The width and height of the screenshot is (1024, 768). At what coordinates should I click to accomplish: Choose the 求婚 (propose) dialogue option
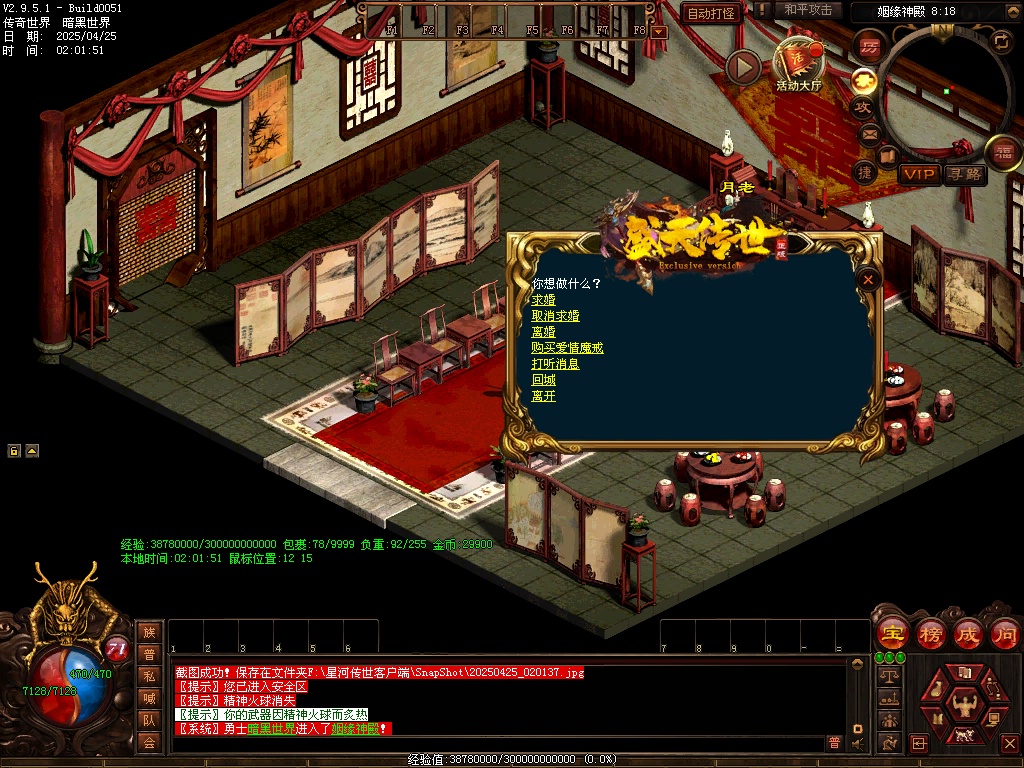coord(543,300)
